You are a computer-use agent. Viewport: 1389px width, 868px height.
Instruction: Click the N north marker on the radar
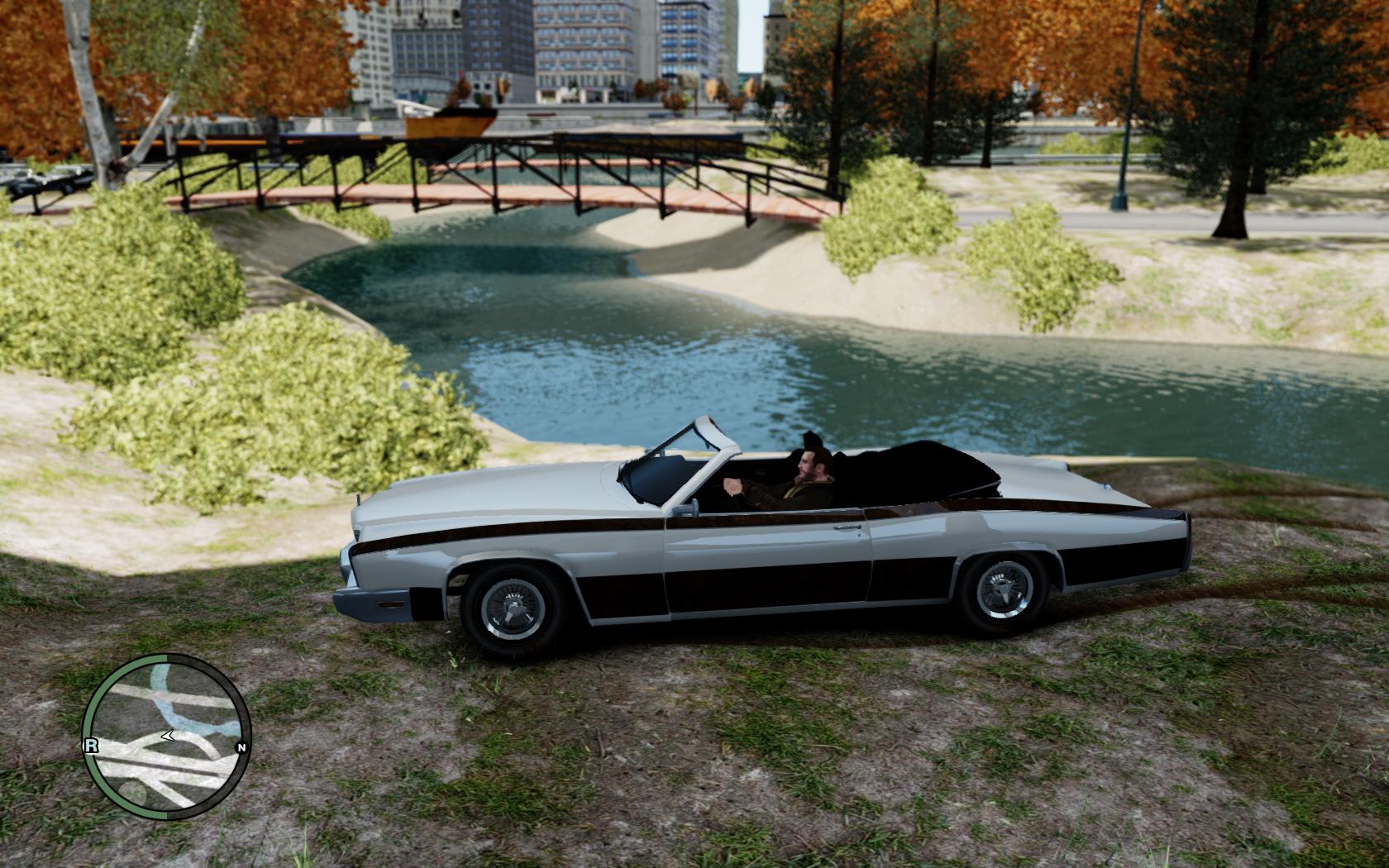pyautogui.click(x=241, y=747)
